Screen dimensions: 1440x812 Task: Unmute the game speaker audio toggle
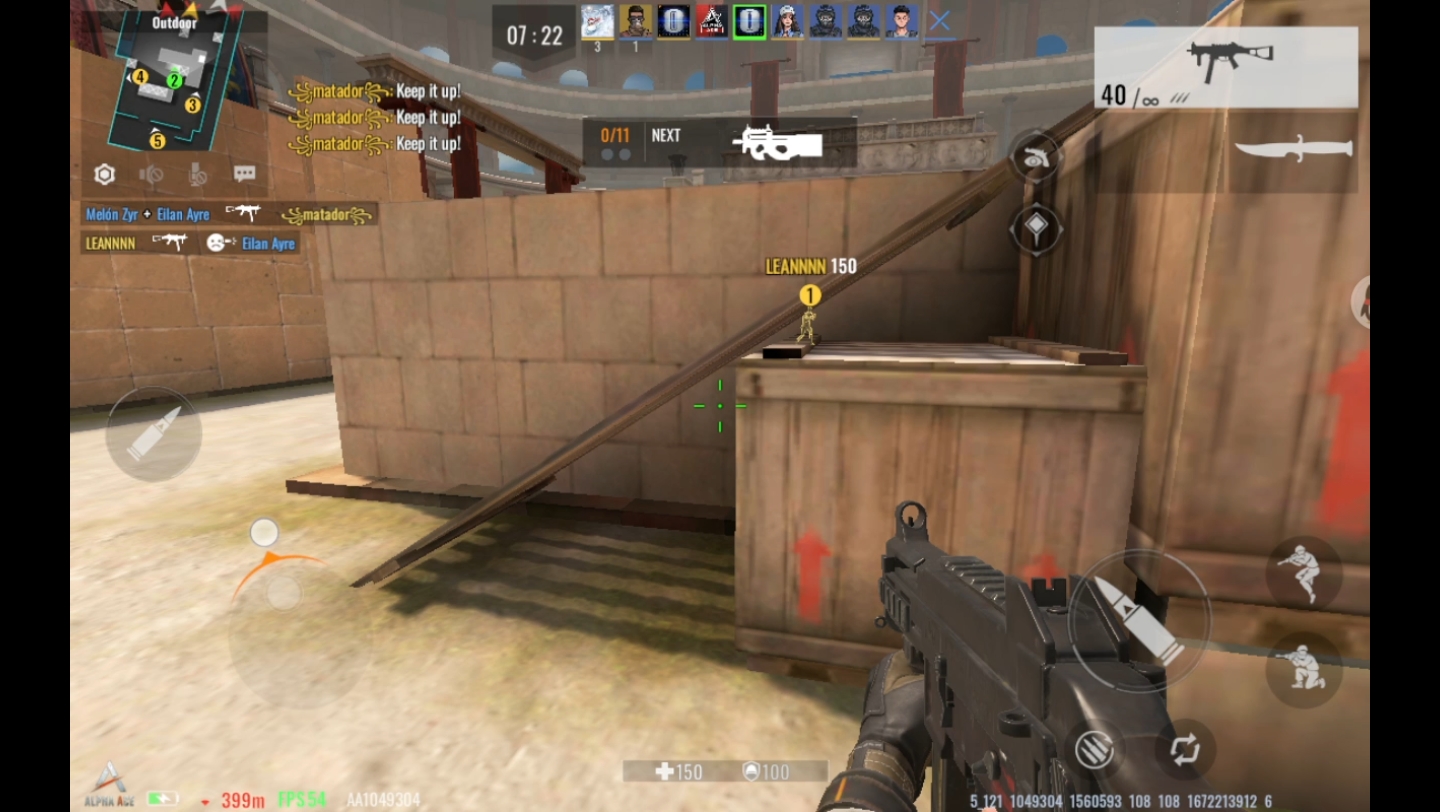tap(152, 173)
